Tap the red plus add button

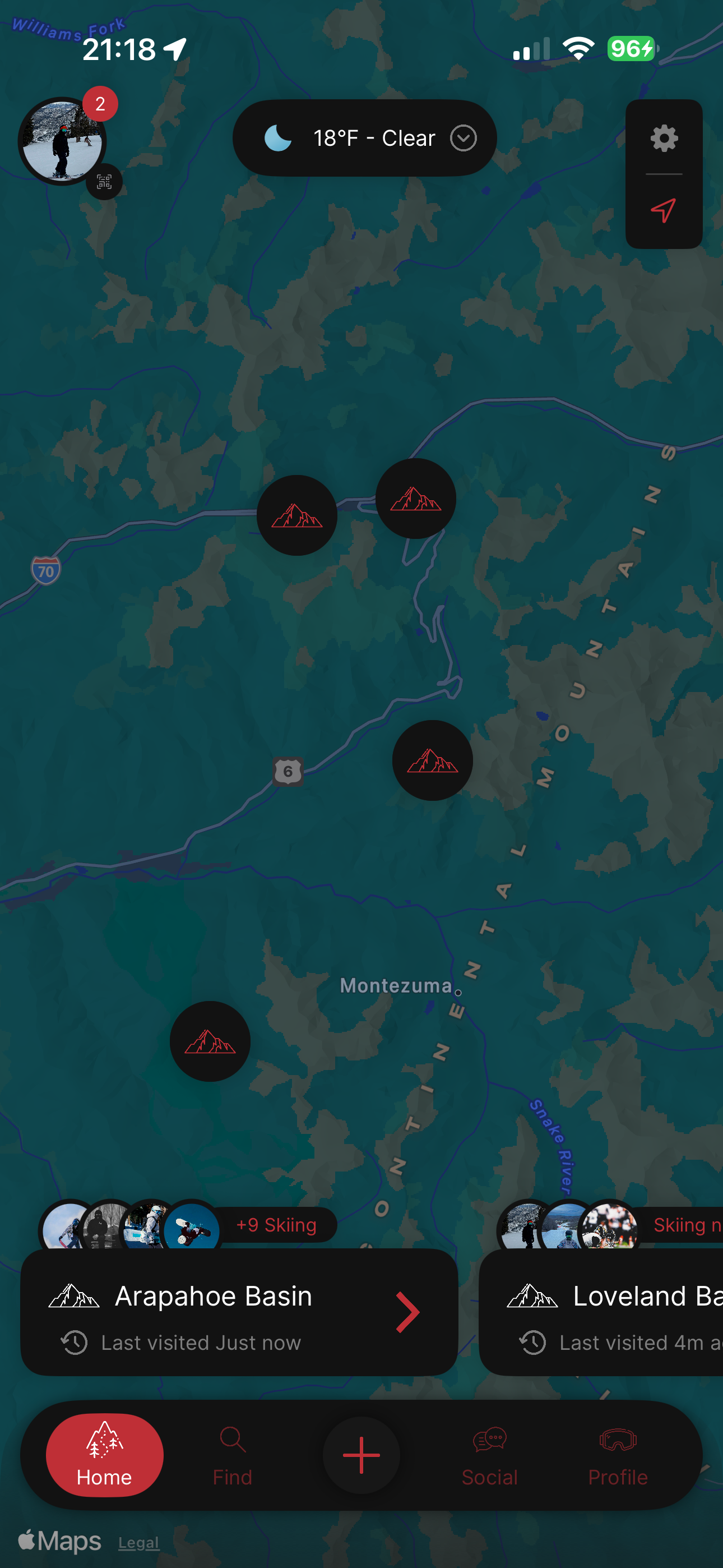pos(361,1455)
